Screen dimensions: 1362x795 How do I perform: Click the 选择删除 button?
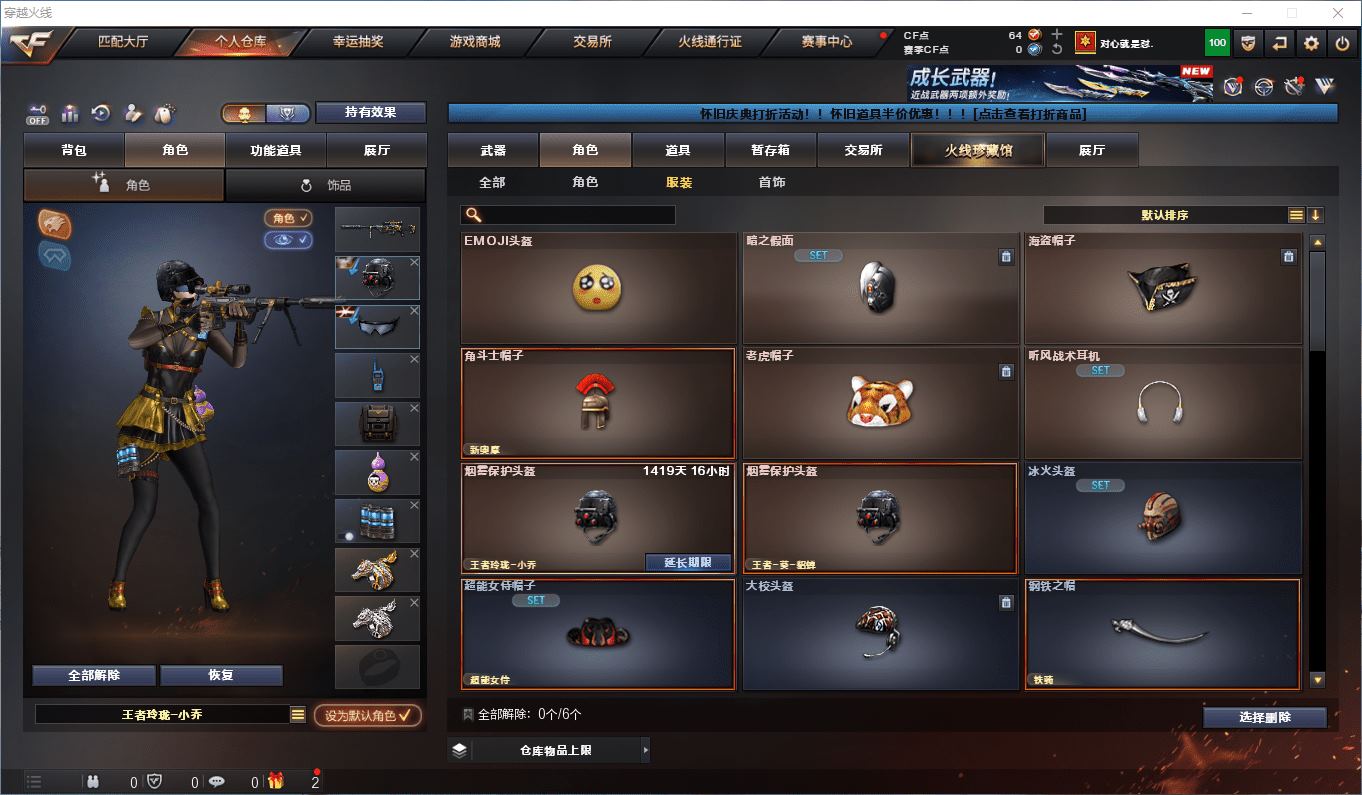click(x=1264, y=717)
